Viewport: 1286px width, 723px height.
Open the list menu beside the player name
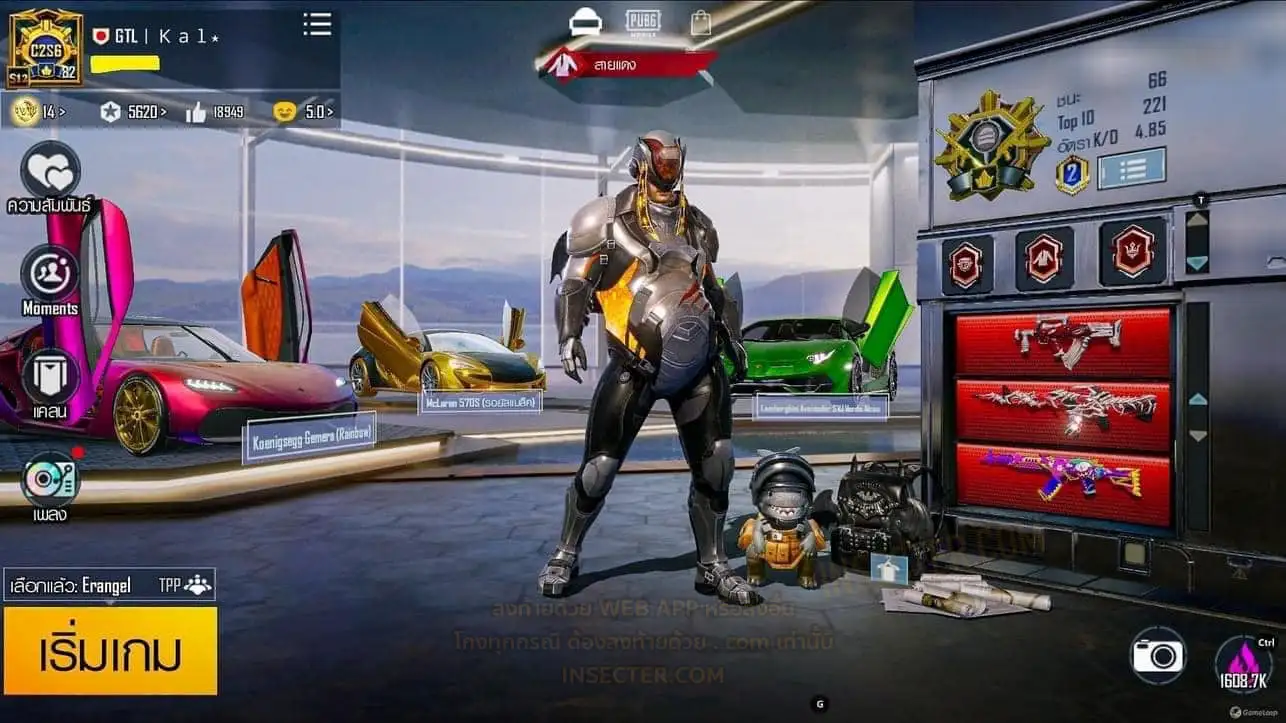point(317,25)
